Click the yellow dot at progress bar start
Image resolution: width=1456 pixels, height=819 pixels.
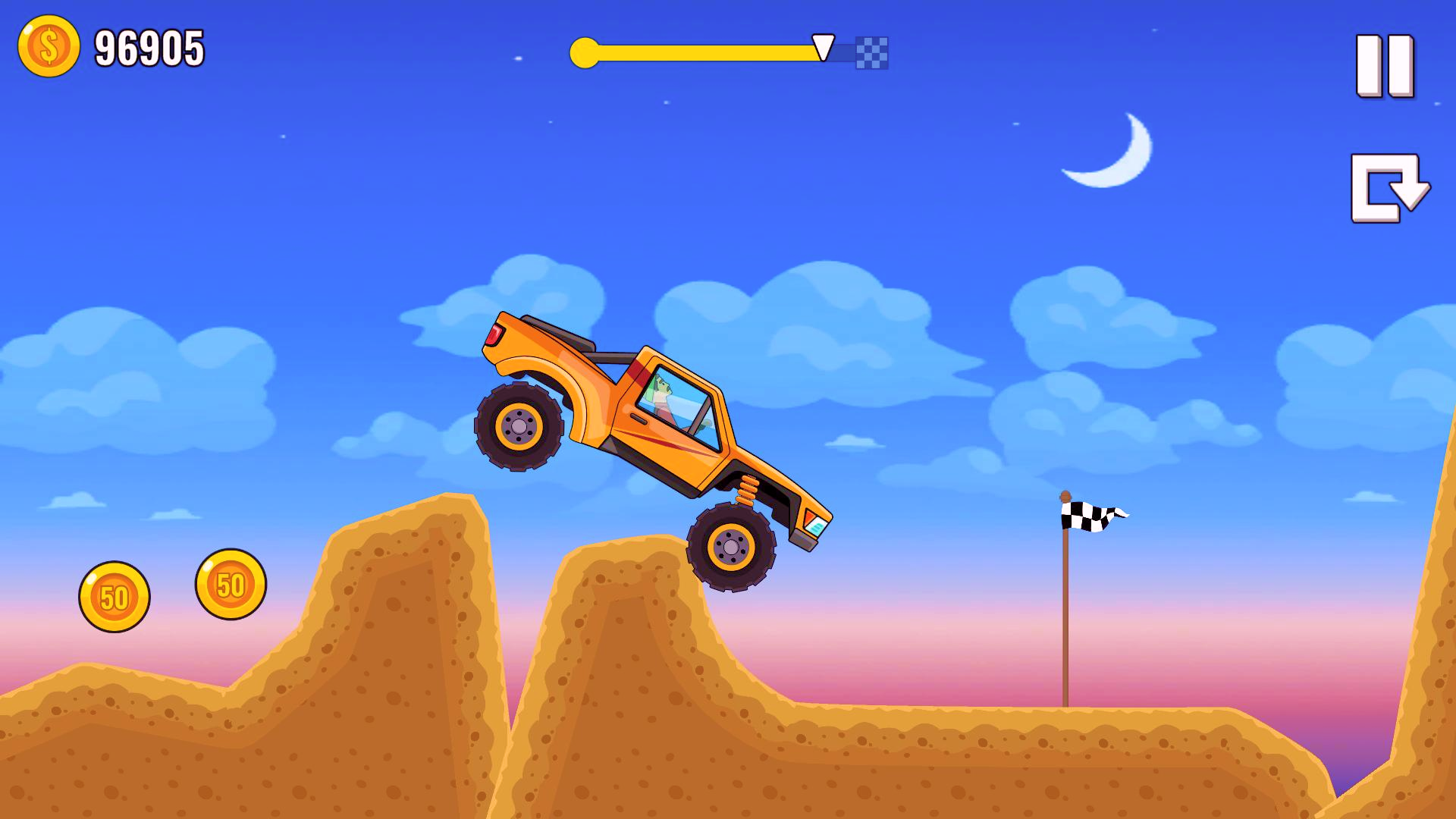pyautogui.click(x=585, y=52)
